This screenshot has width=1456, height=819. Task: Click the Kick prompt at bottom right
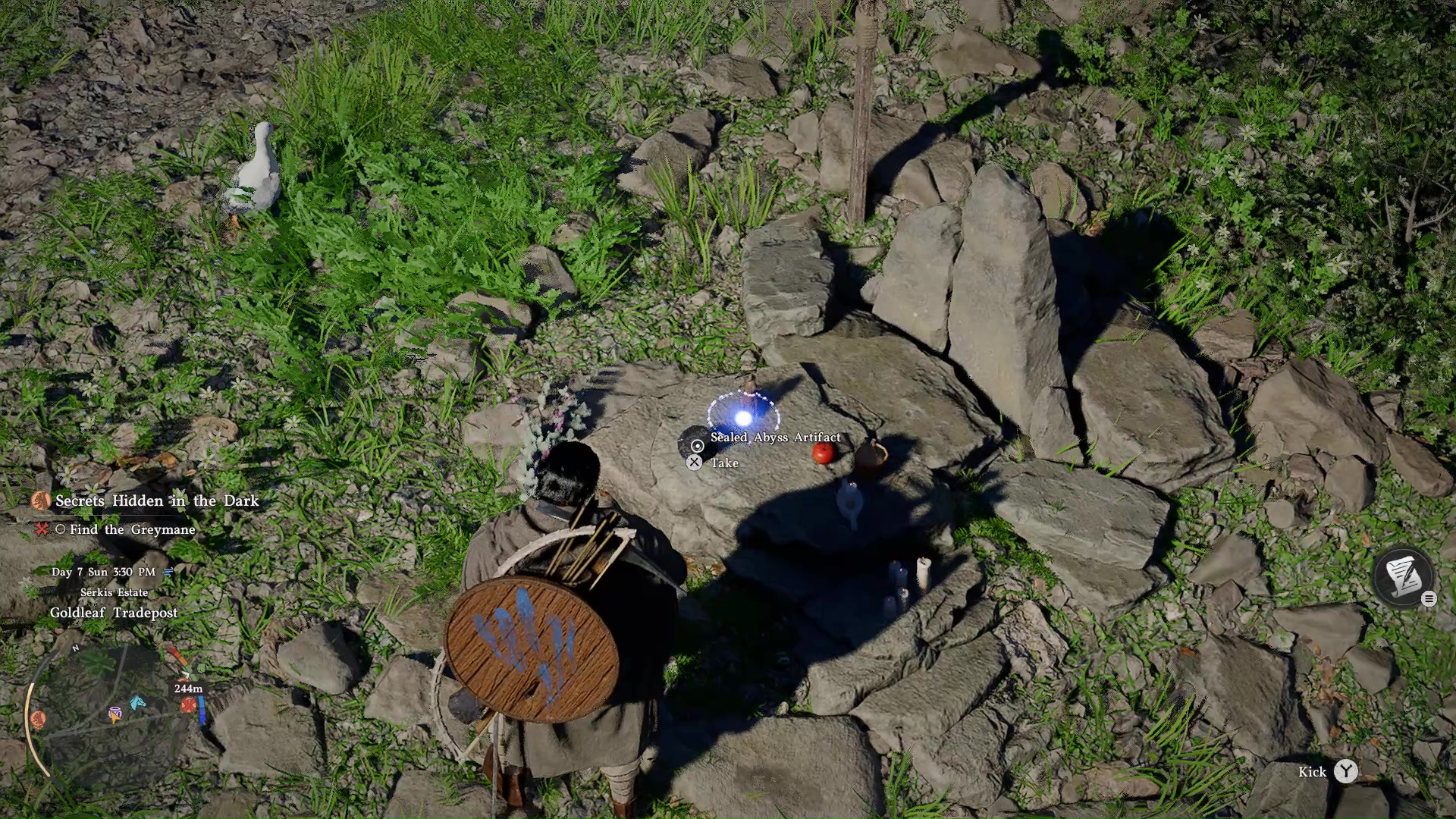[x=1312, y=772]
